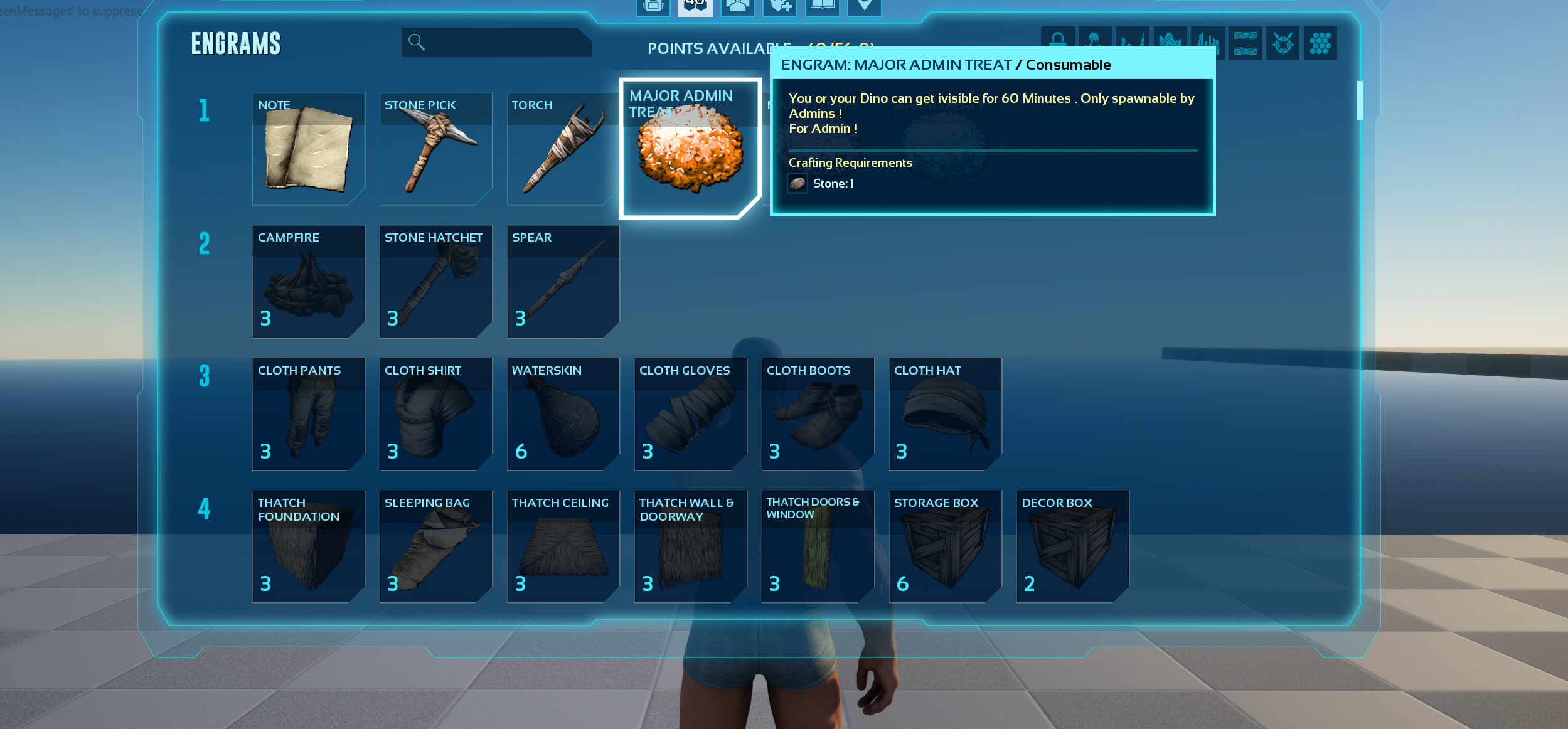1568x729 pixels.
Task: Choose the Sleeping Bag engram
Action: point(435,546)
